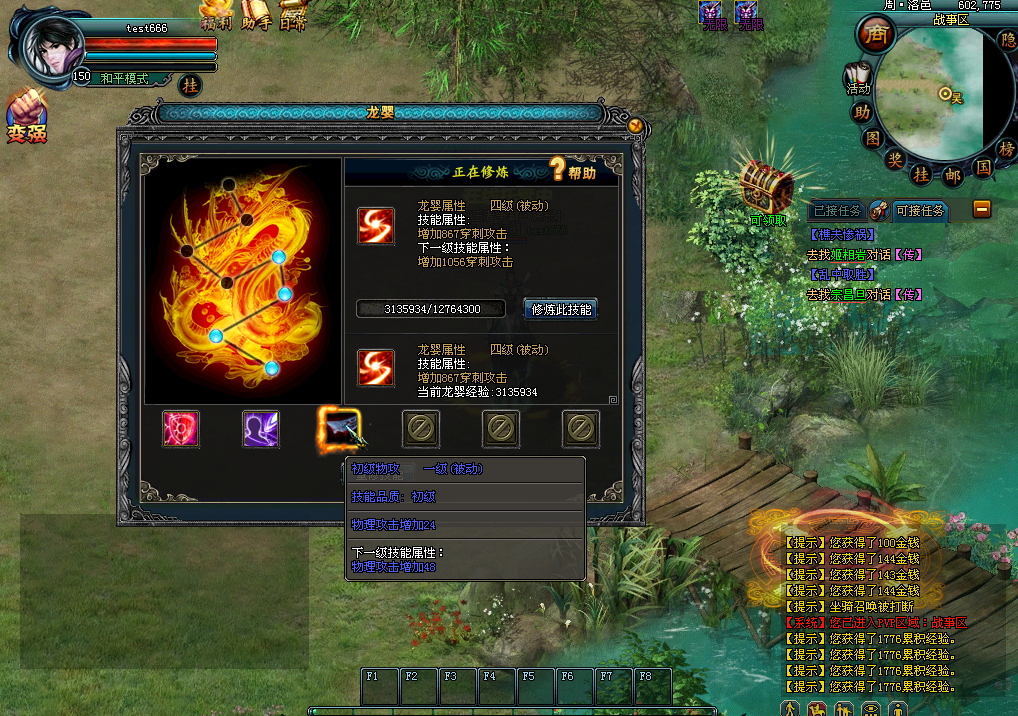Viewport: 1018px width, 716px height.
Task: Open the 邮 mail button
Action: click(953, 176)
